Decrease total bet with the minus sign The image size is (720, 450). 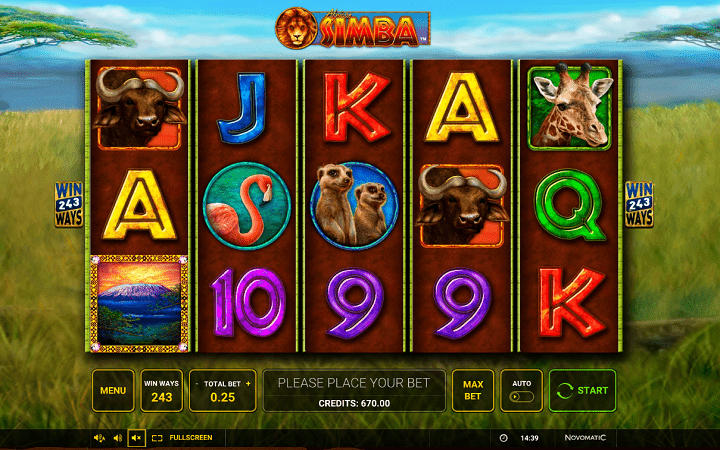click(x=196, y=383)
